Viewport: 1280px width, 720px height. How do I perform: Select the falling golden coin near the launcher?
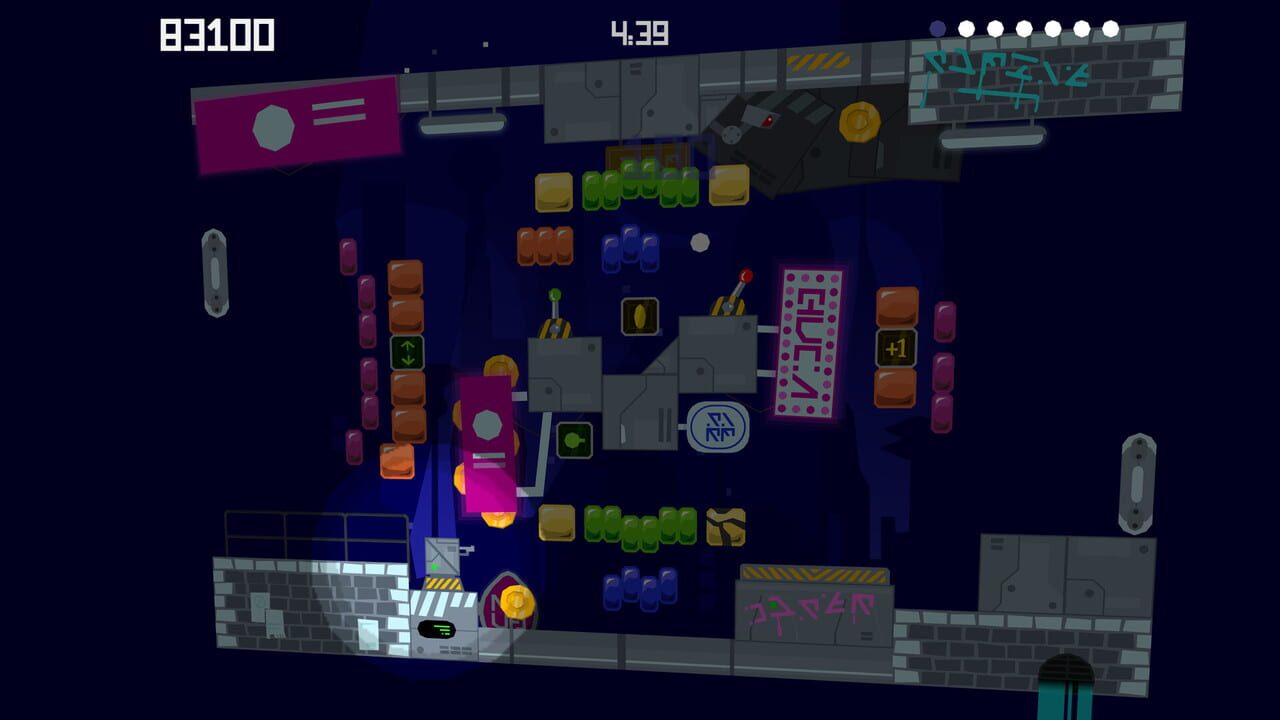517,602
